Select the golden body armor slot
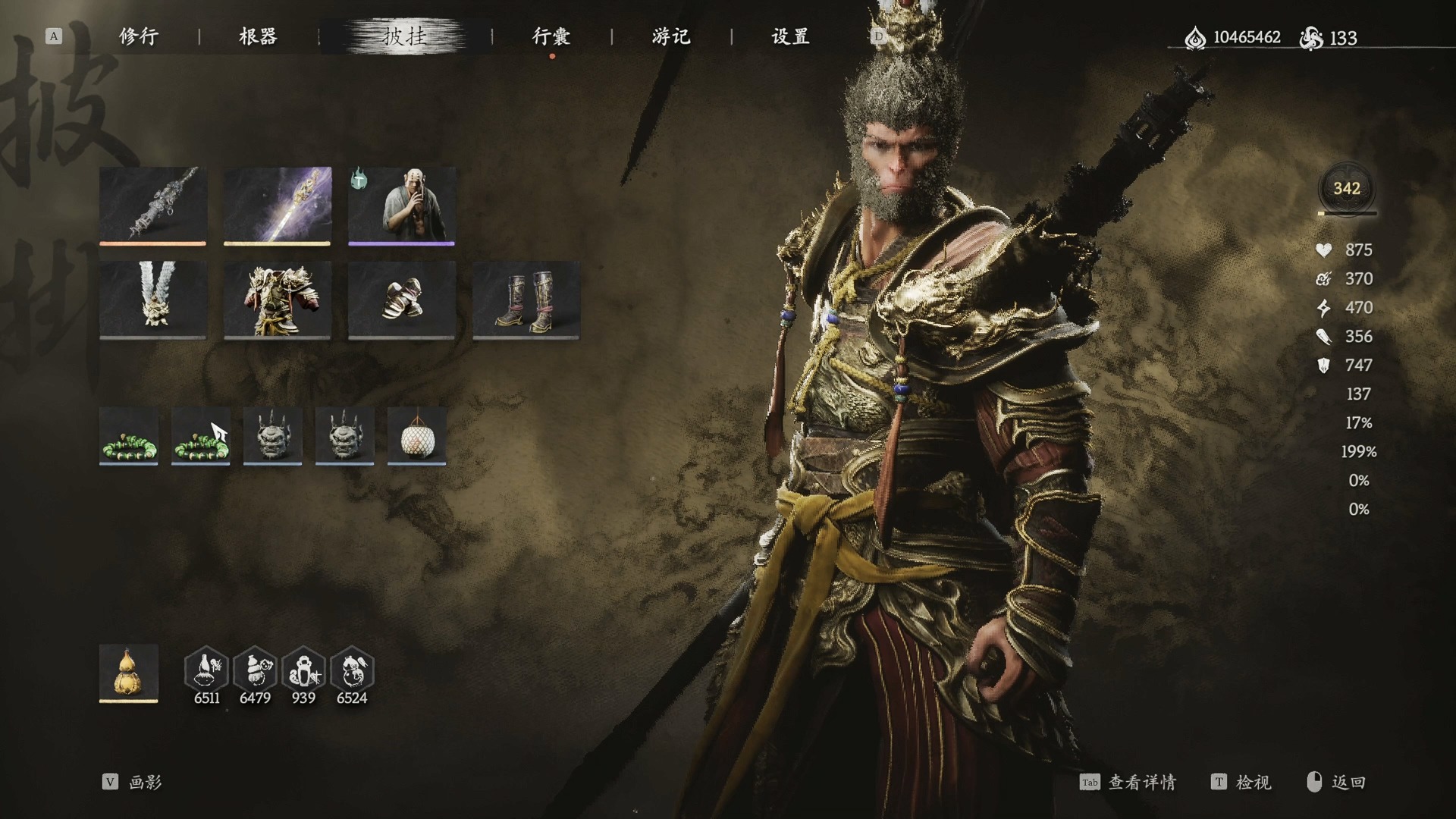This screenshot has height=819, width=1456. [x=277, y=300]
